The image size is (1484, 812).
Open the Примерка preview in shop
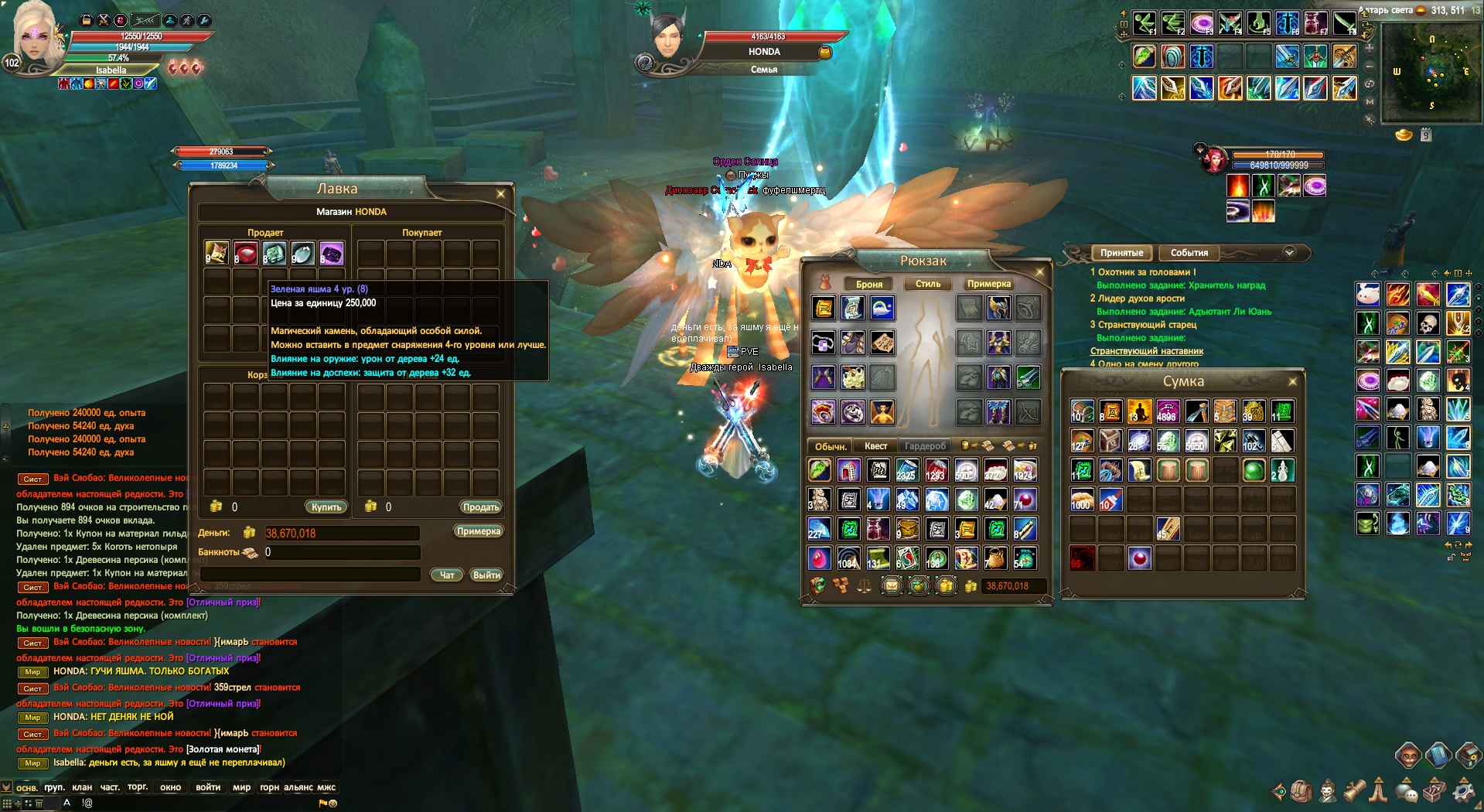pos(479,531)
